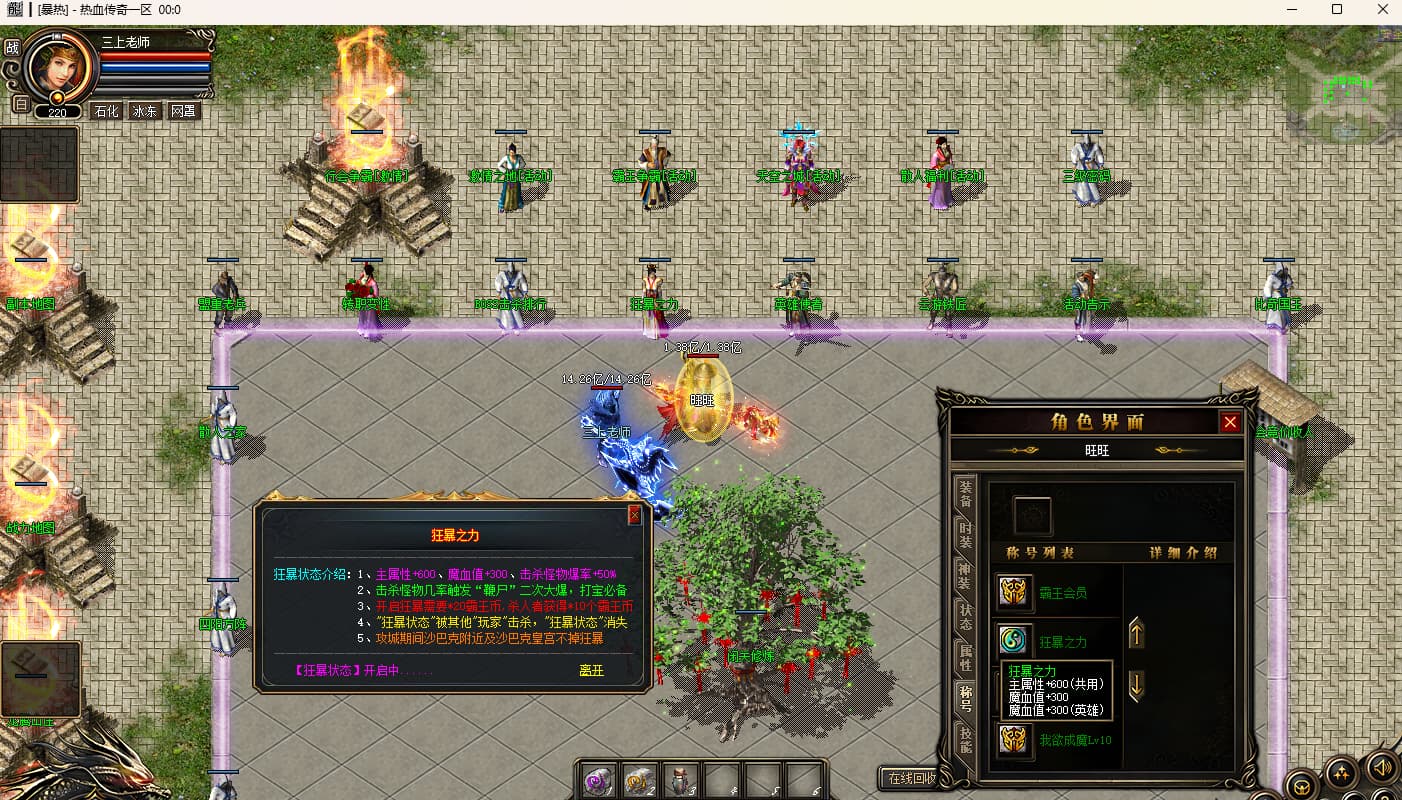Maximize the game window
Screen dimensions: 1402x800
1337,9
